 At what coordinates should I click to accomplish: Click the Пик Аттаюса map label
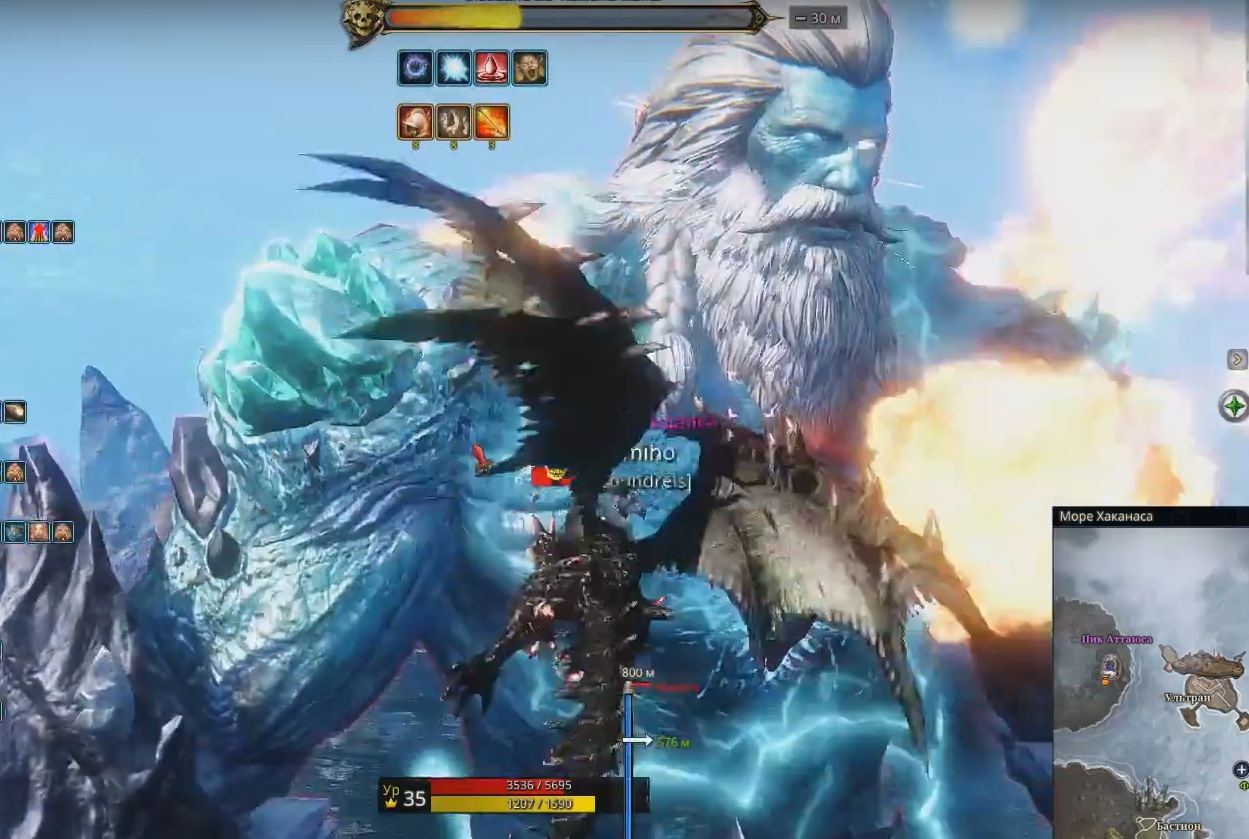(x=1116, y=639)
